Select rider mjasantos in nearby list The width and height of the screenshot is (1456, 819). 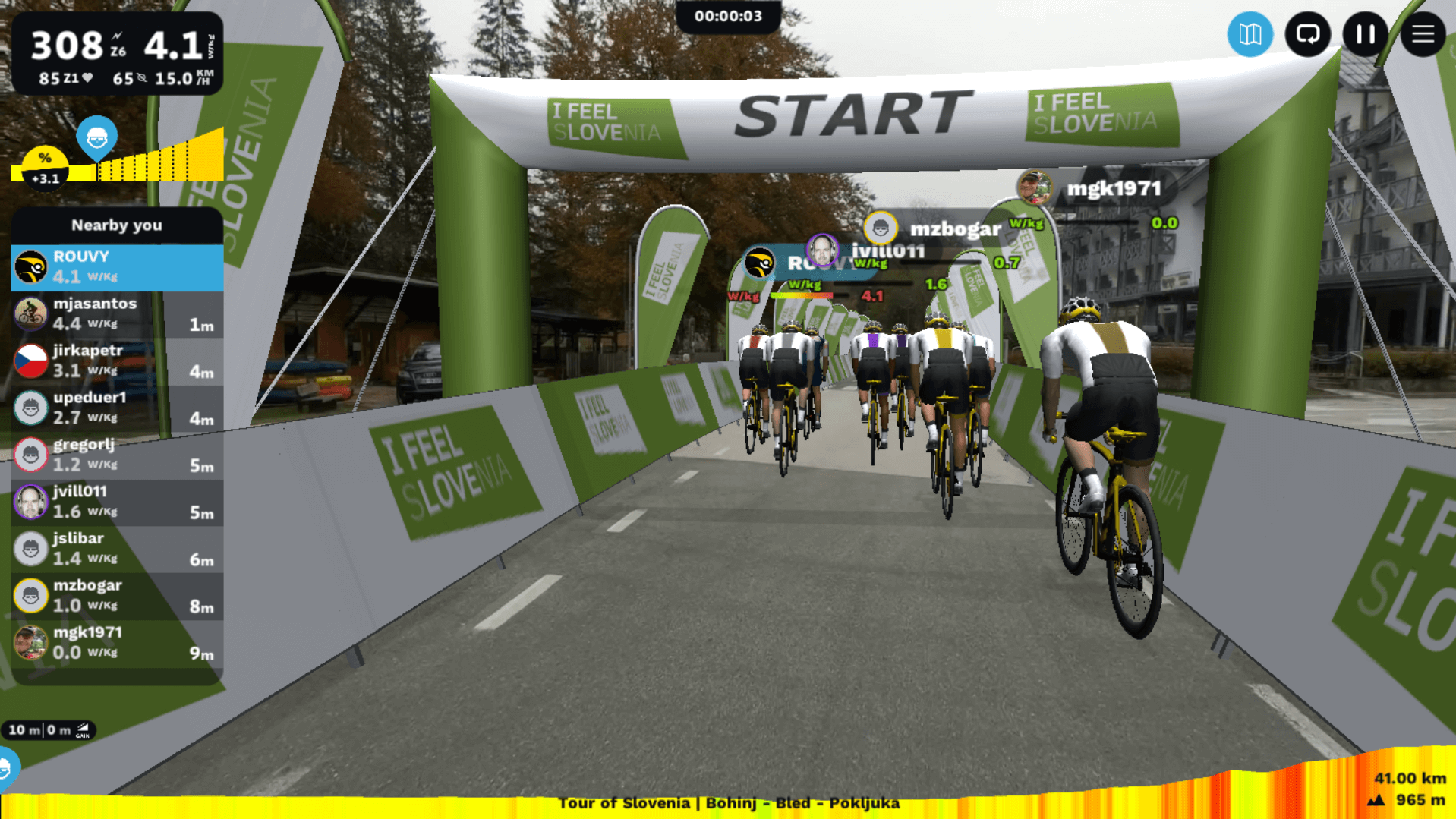pos(117,313)
